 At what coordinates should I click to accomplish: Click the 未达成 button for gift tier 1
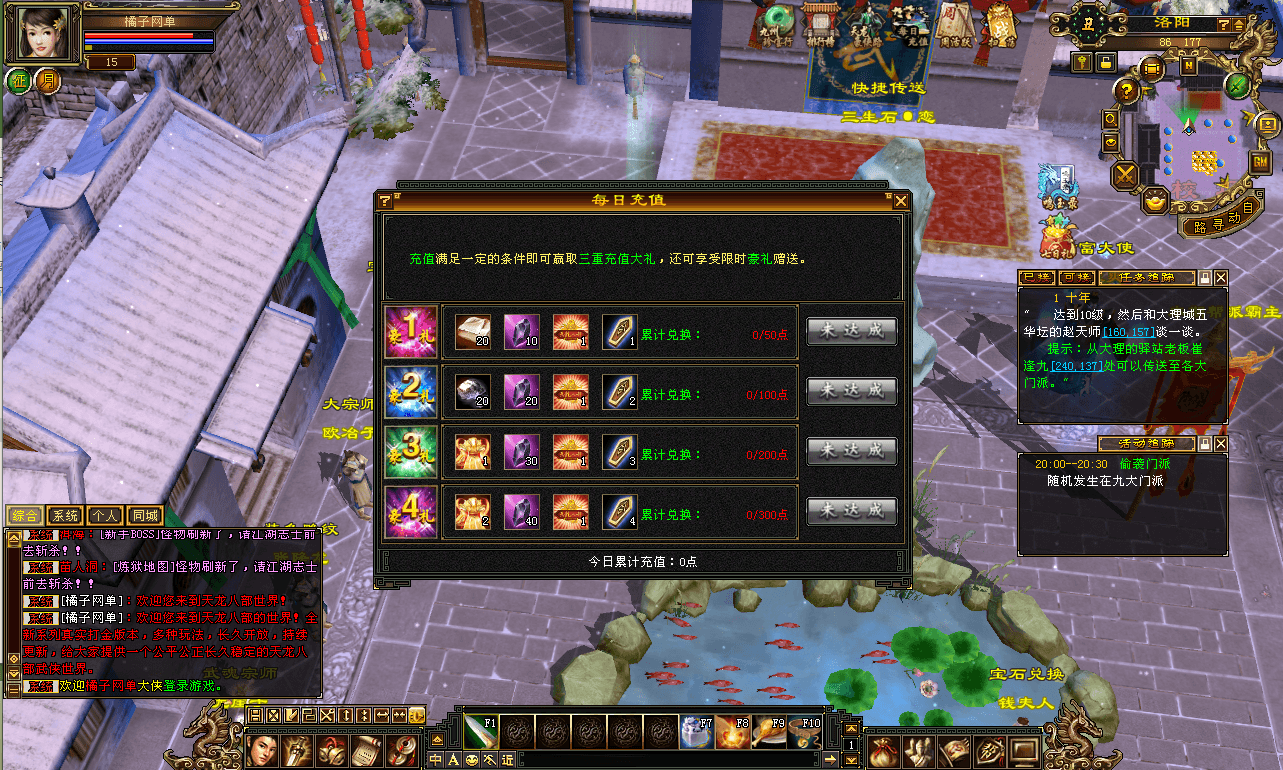[x=851, y=332]
